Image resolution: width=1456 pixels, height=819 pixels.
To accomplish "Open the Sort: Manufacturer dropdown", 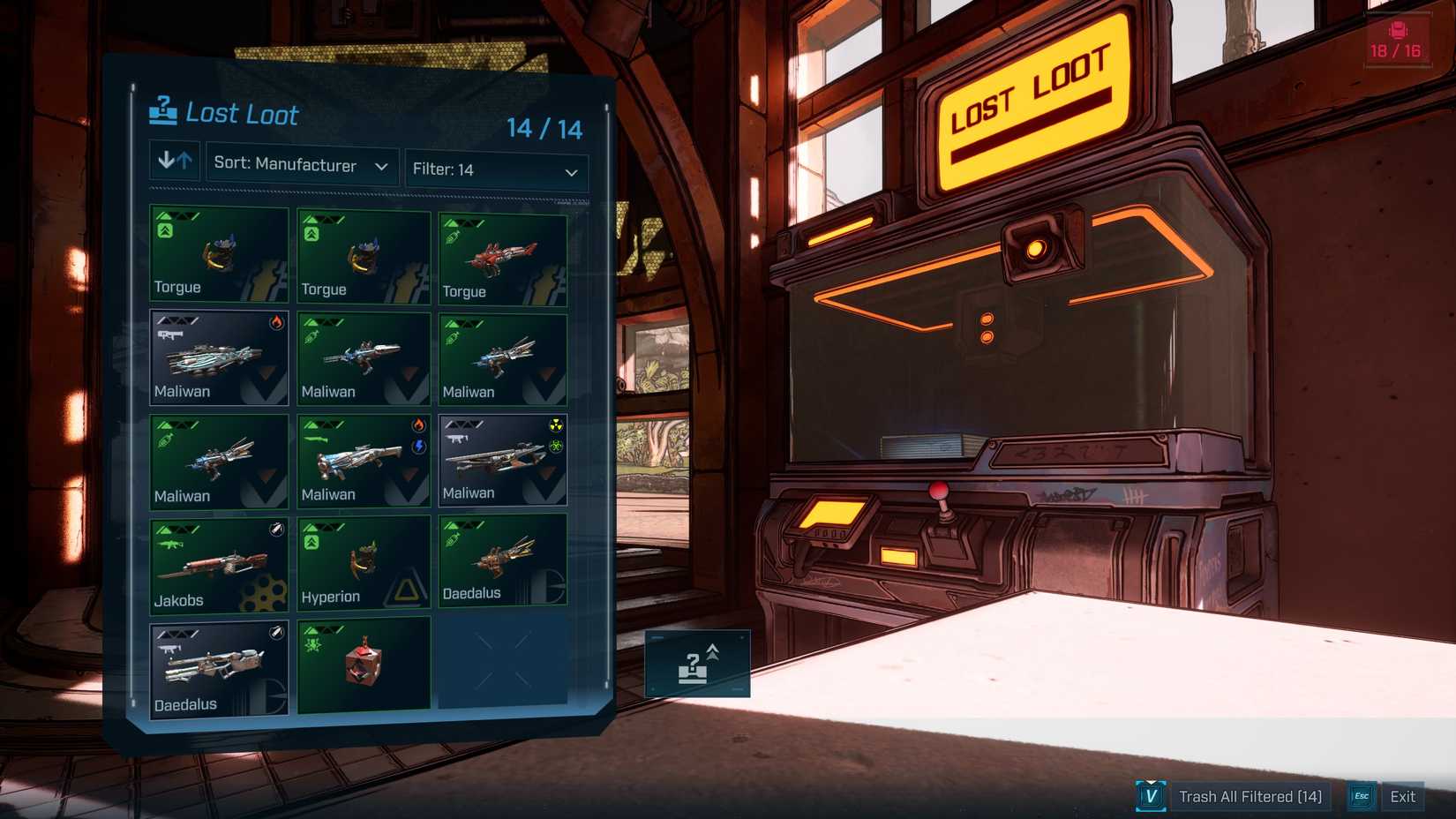I will tap(298, 166).
